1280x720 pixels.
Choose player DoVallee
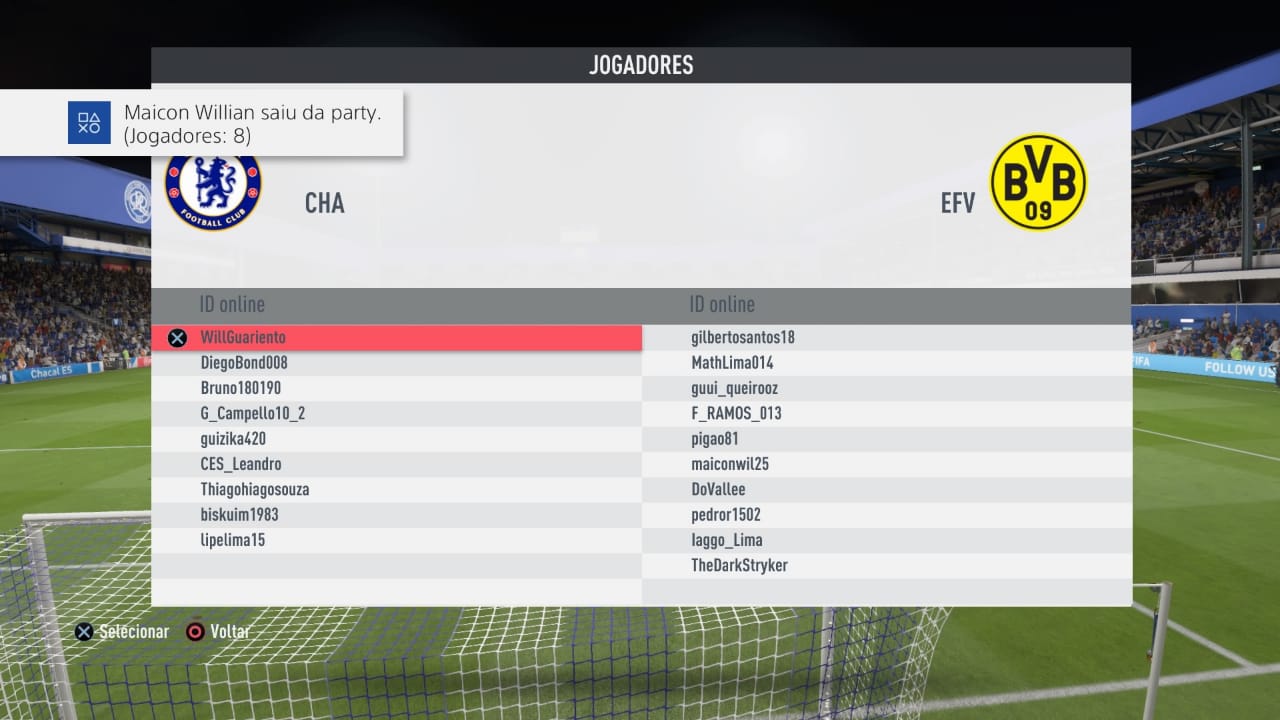(x=718, y=490)
